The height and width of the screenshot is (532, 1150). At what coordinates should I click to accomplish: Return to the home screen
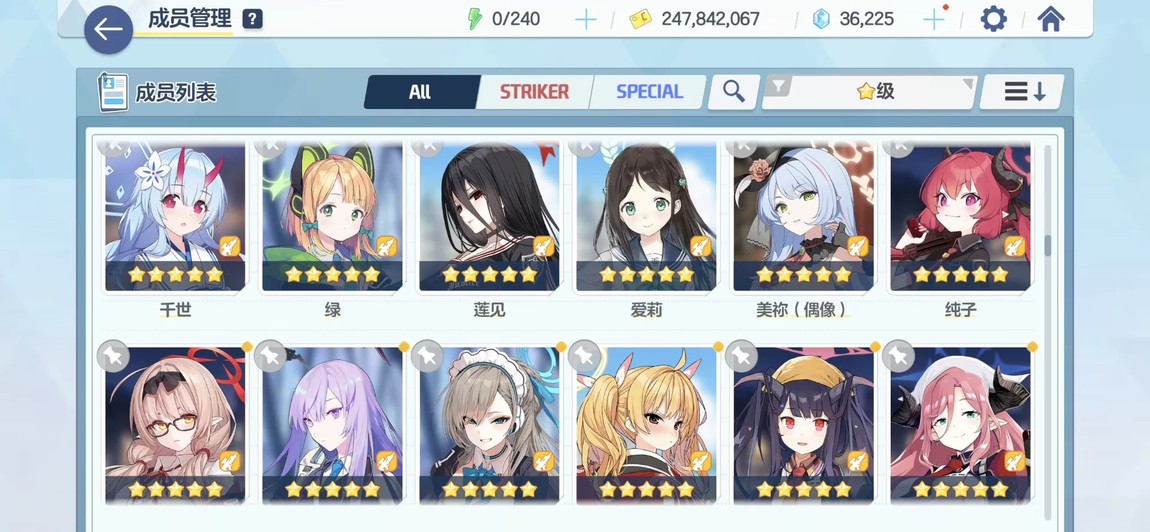click(x=1050, y=19)
